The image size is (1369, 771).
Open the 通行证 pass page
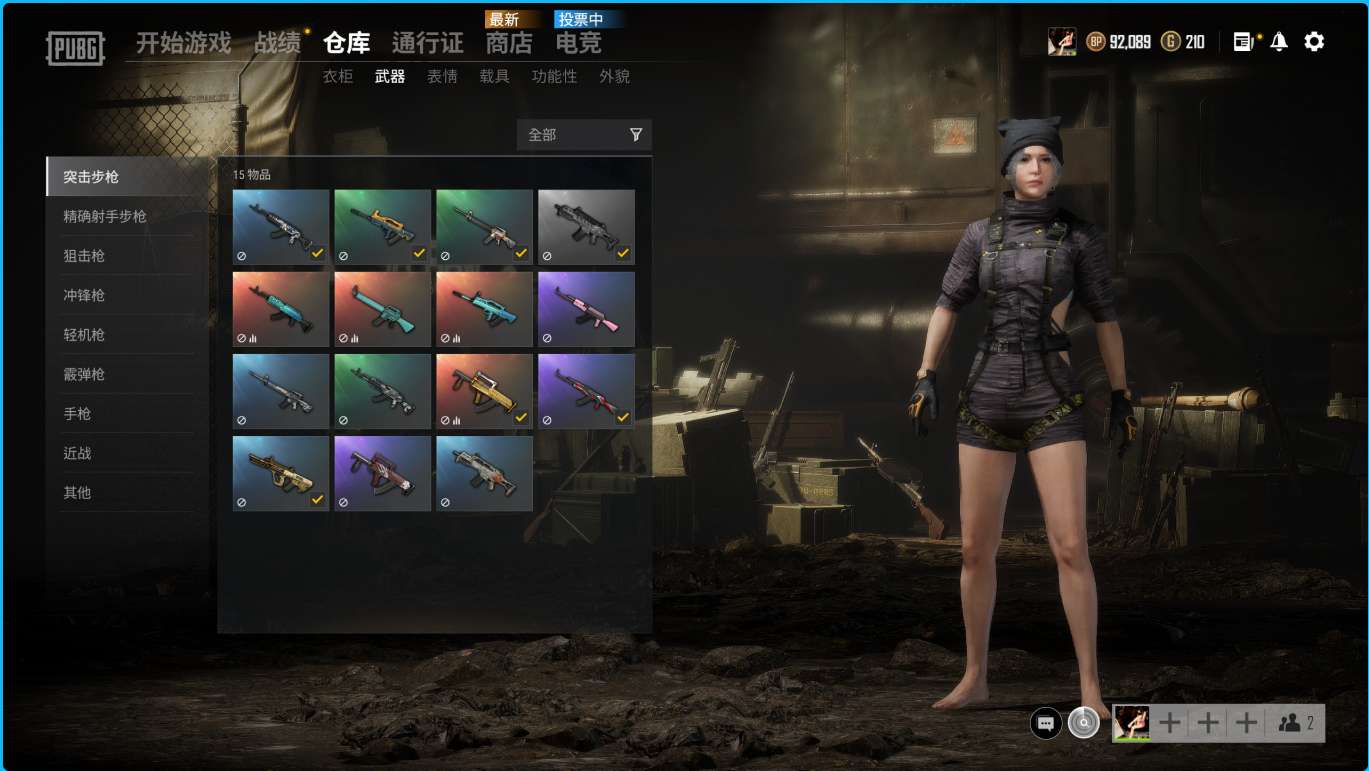pos(427,43)
